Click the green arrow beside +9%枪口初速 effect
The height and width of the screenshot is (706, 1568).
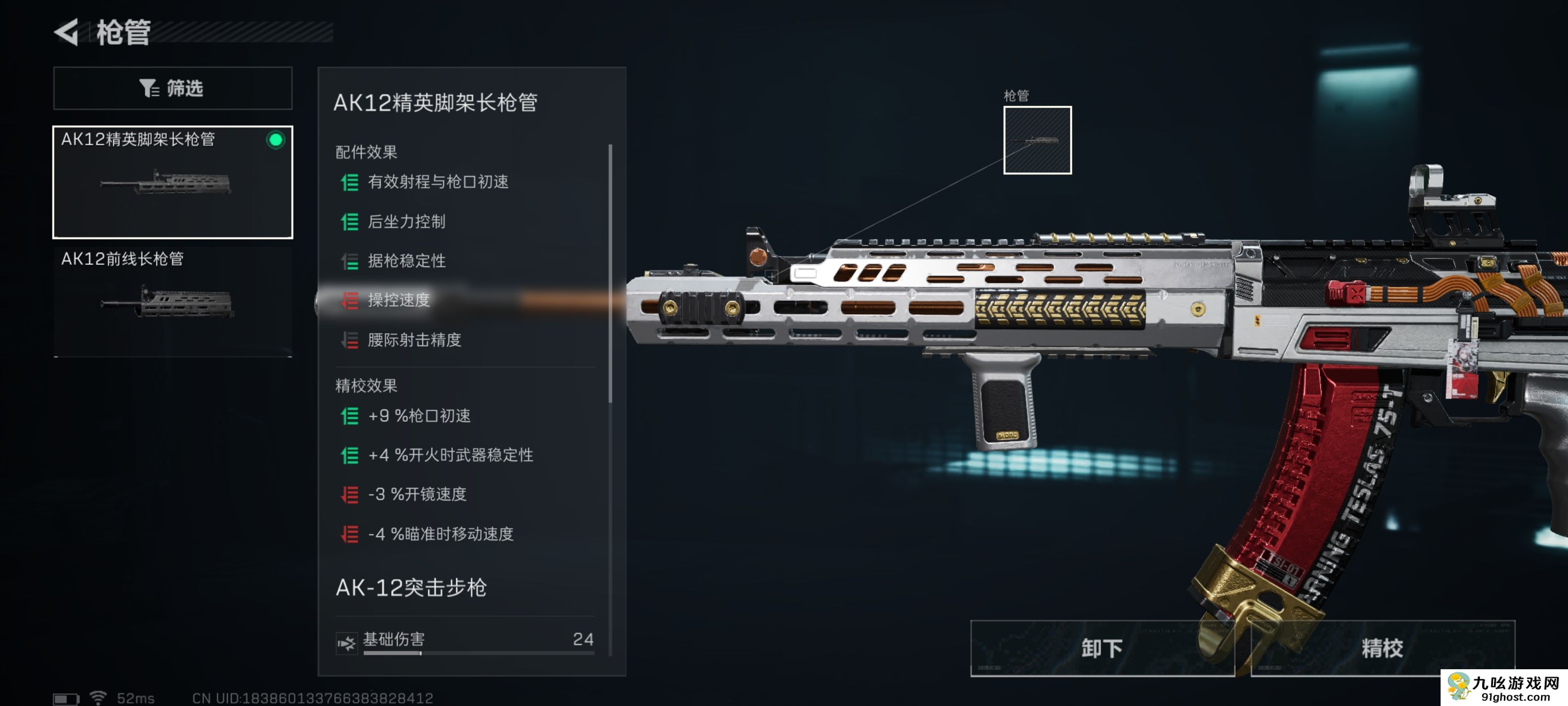(349, 416)
